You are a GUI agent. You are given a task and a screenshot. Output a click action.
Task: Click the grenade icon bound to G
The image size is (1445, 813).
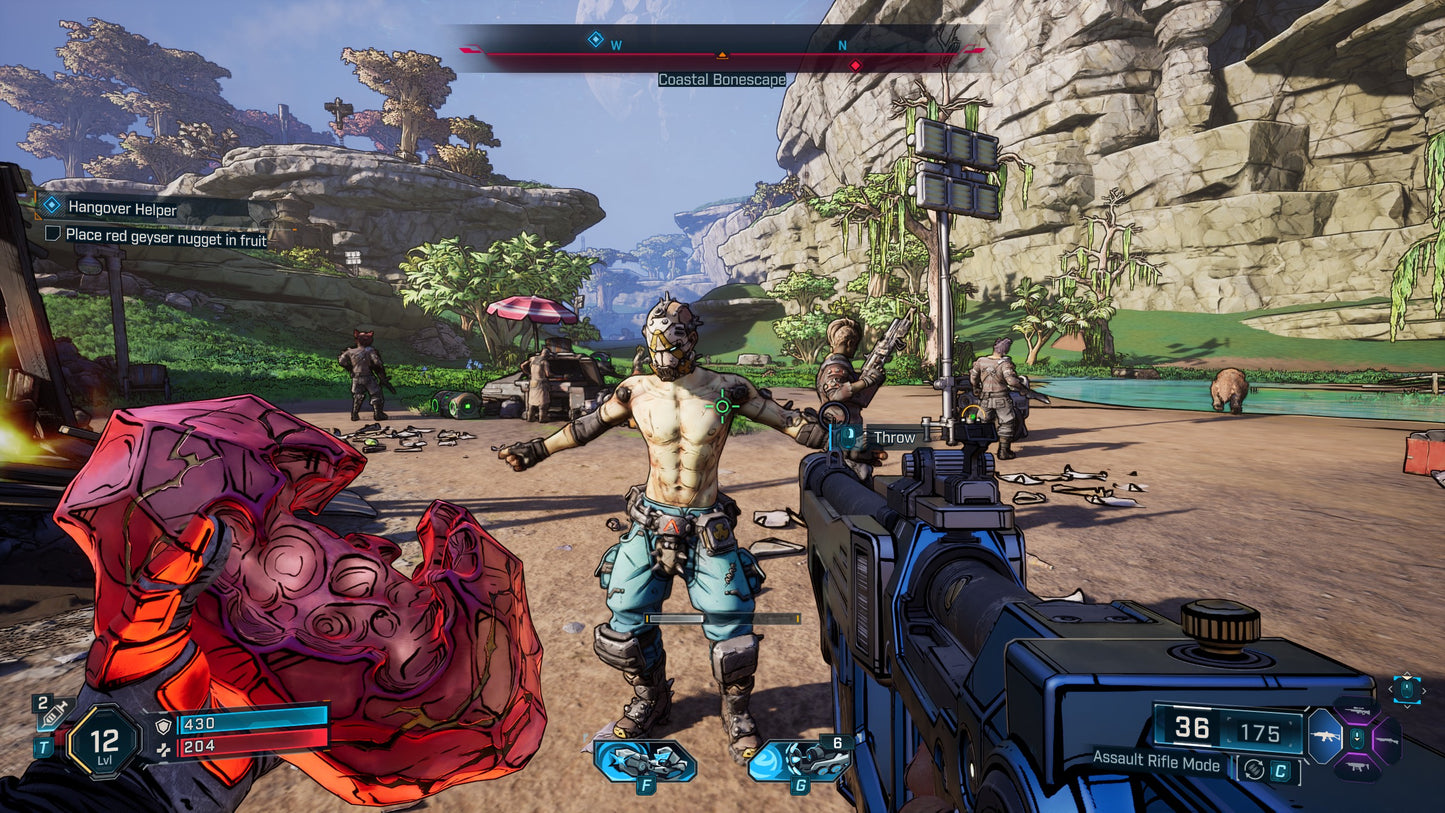coord(802,760)
